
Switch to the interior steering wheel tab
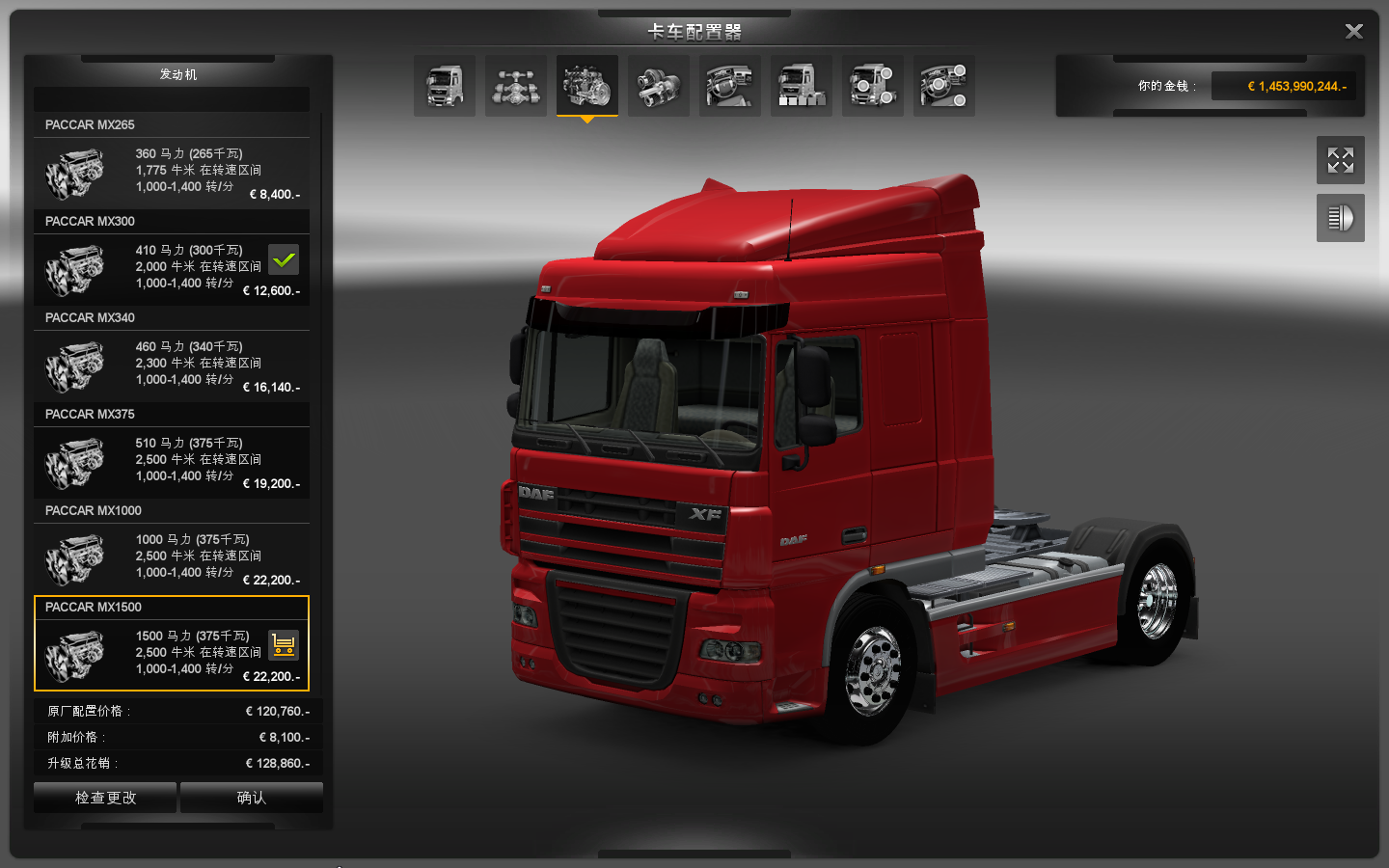(x=730, y=86)
